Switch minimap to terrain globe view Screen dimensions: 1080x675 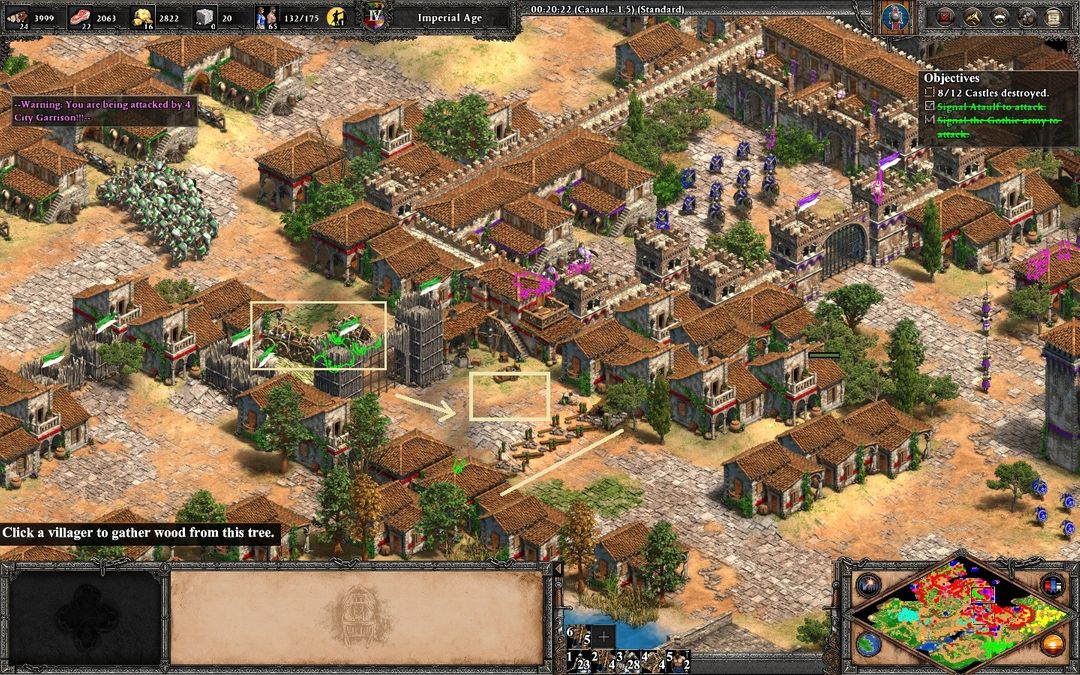866,643
